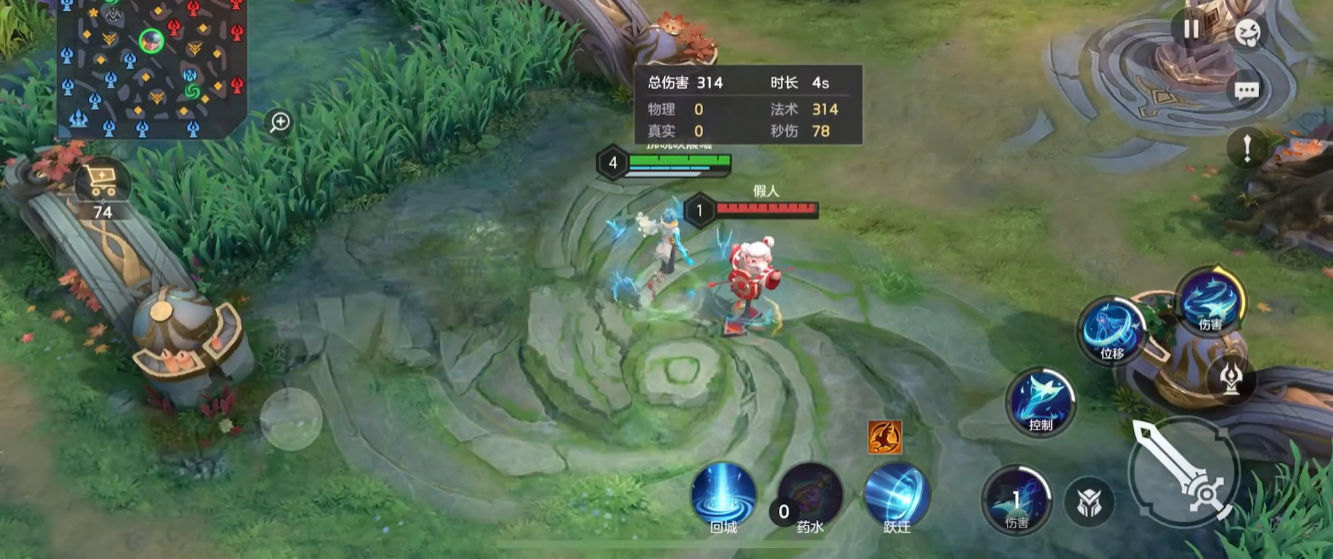
Task: Hit the sword basic attack button
Action: pyautogui.click(x=1183, y=472)
